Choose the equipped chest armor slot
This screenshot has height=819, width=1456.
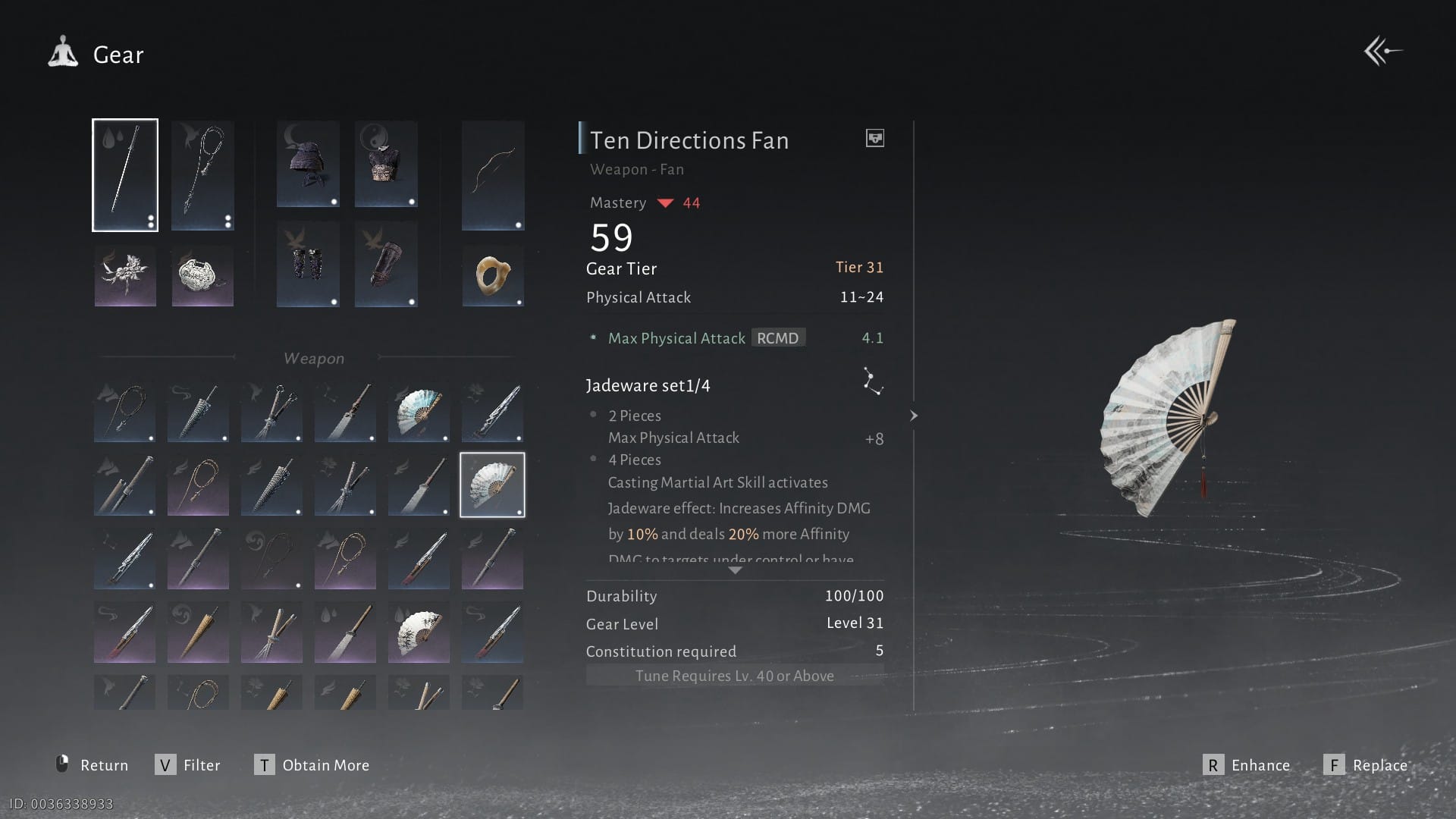click(x=386, y=164)
